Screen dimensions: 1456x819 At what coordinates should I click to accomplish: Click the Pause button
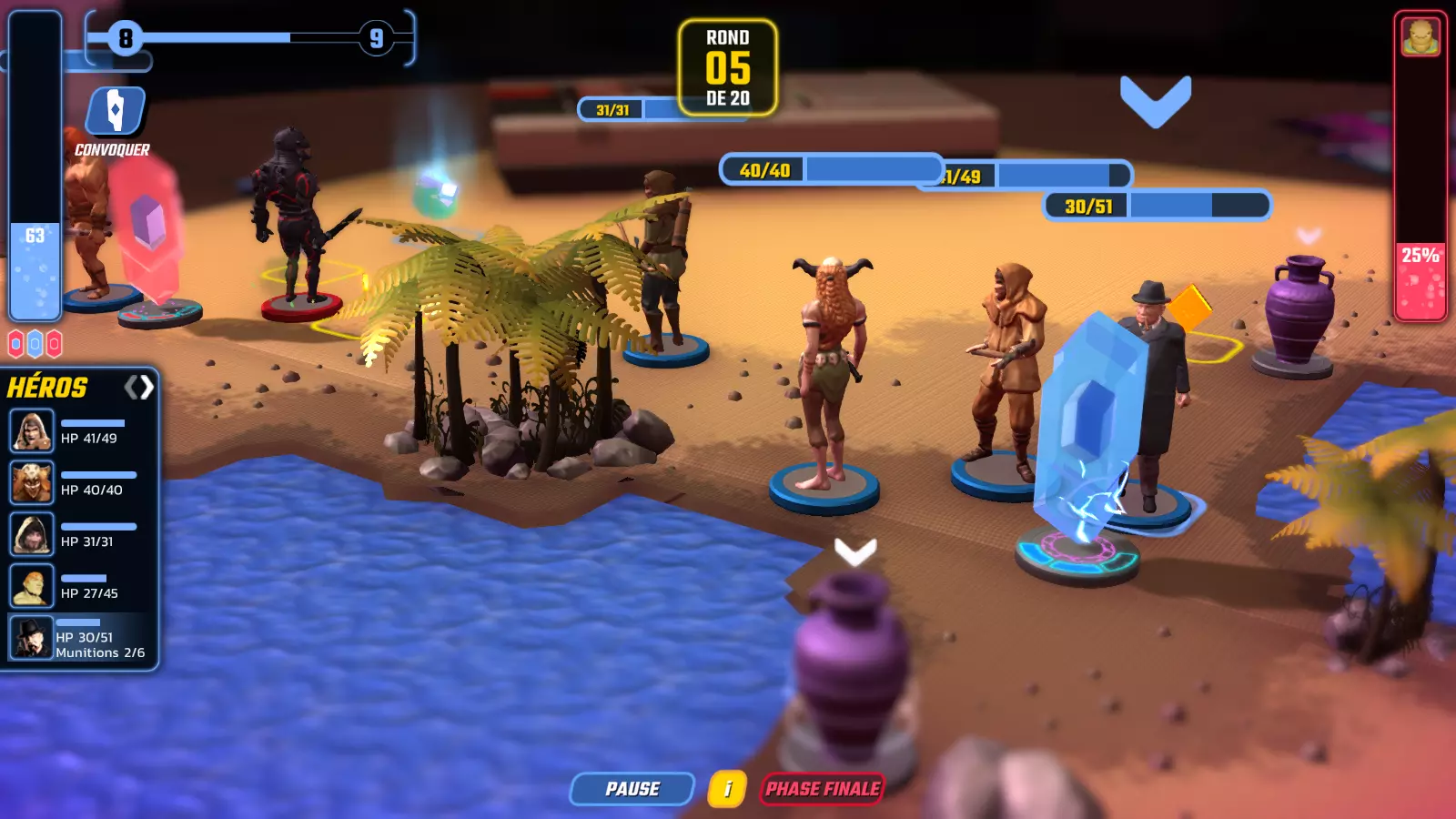(x=632, y=789)
